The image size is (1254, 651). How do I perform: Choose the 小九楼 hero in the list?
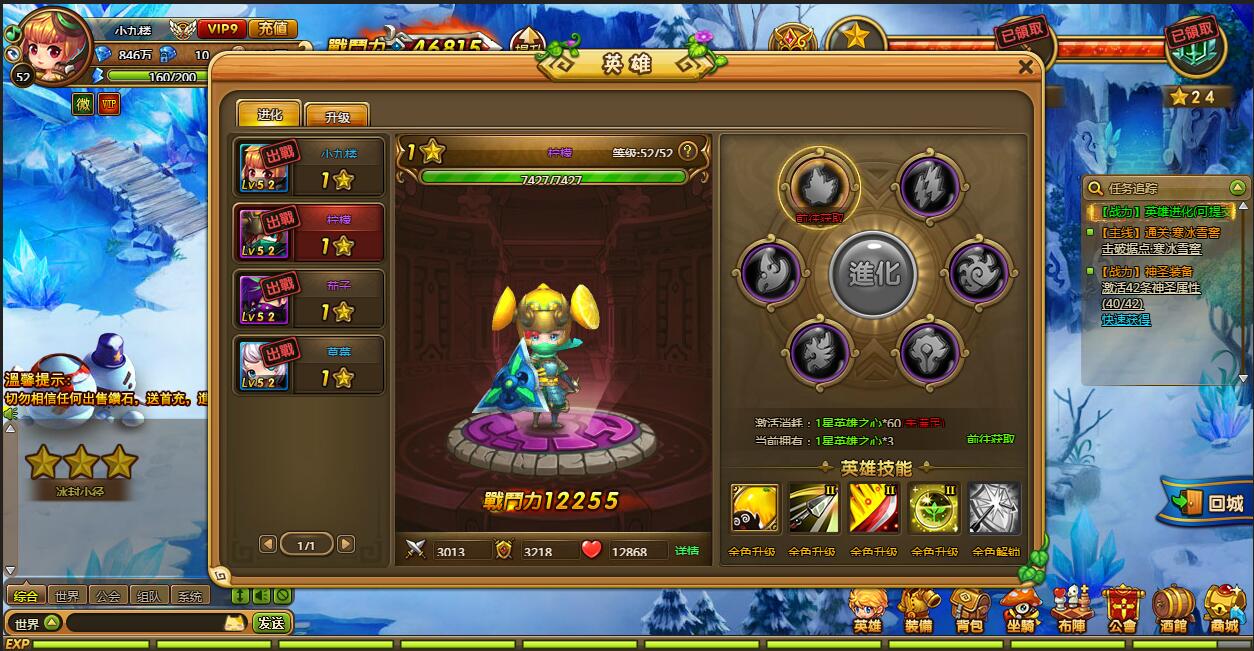(308, 167)
